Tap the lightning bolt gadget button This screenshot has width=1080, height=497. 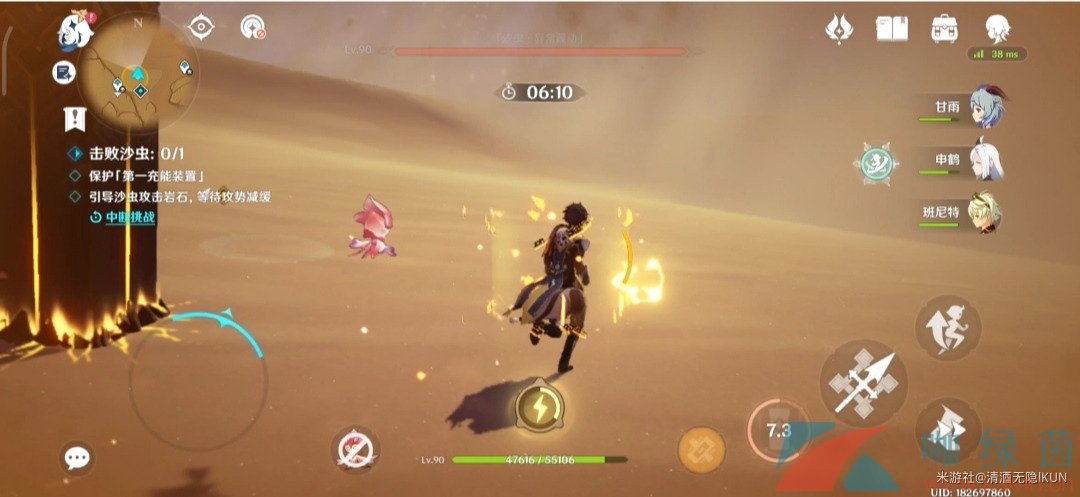[539, 409]
